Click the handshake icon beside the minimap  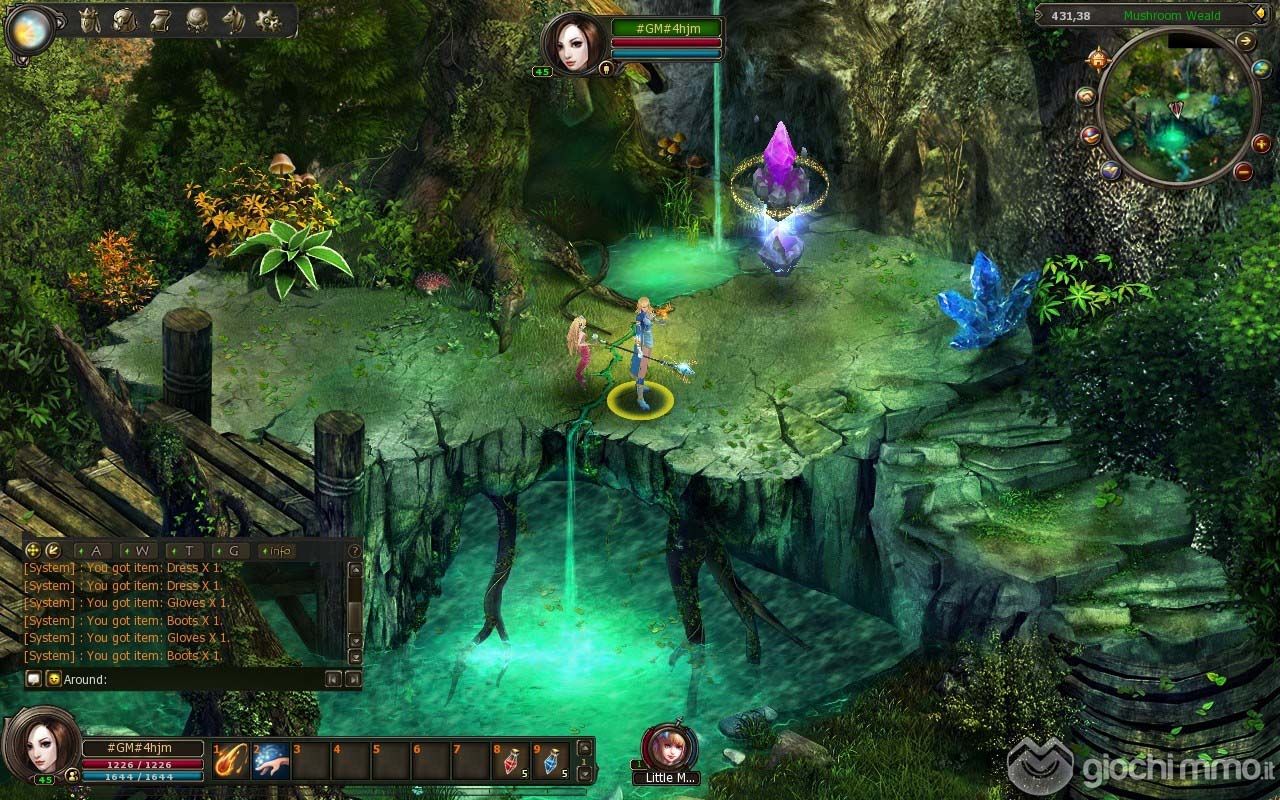(1086, 96)
